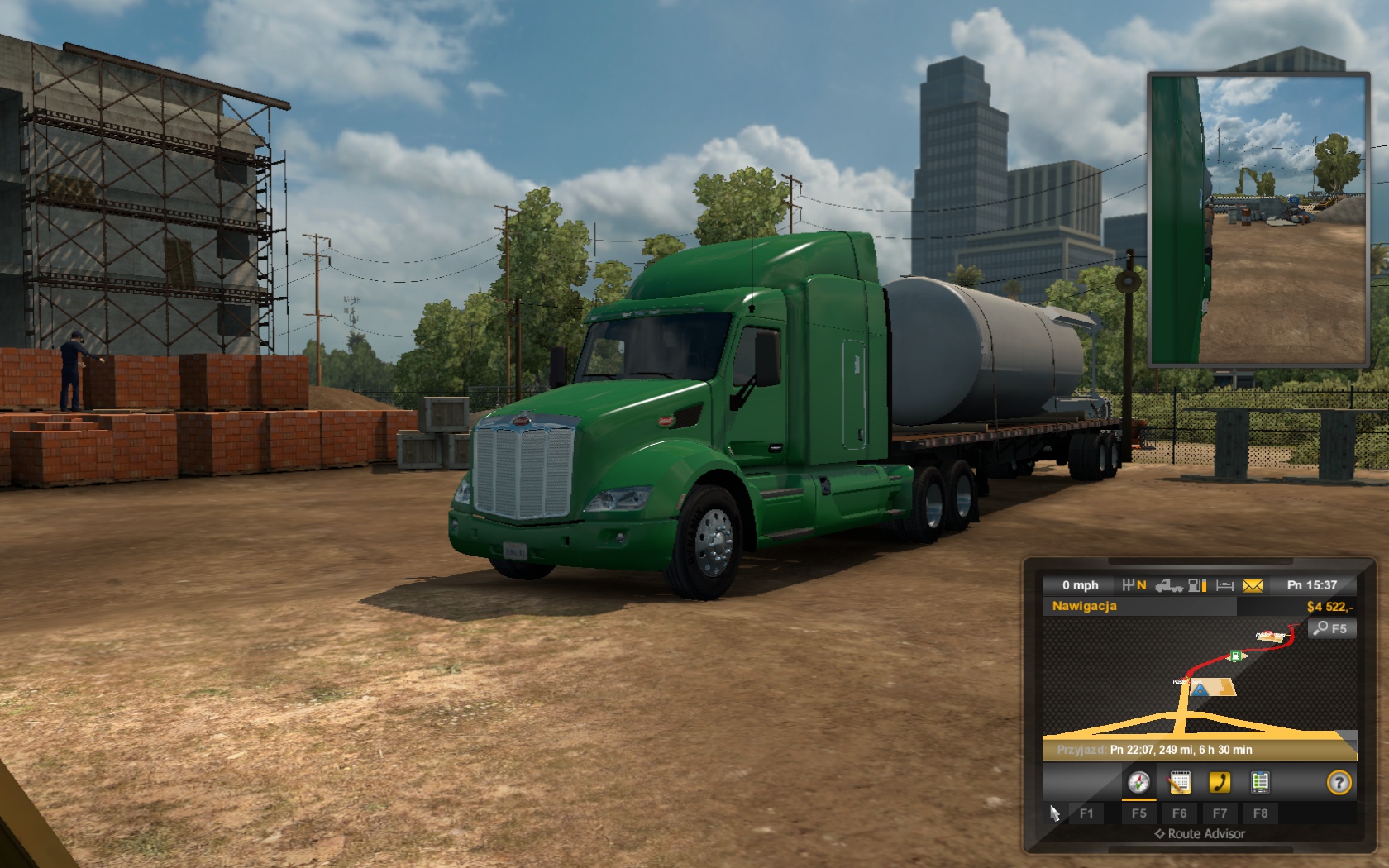The image size is (1389, 868).
Task: Select the gas station marker on map
Action: (1235, 656)
